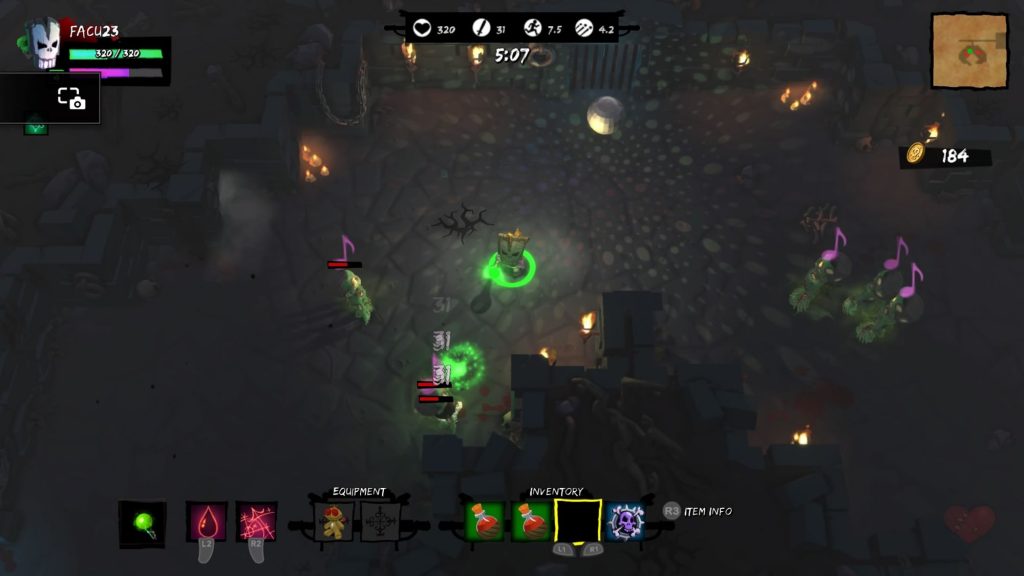Activate the blood drop ability
Viewport: 1024px width, 576px height.
tap(207, 522)
